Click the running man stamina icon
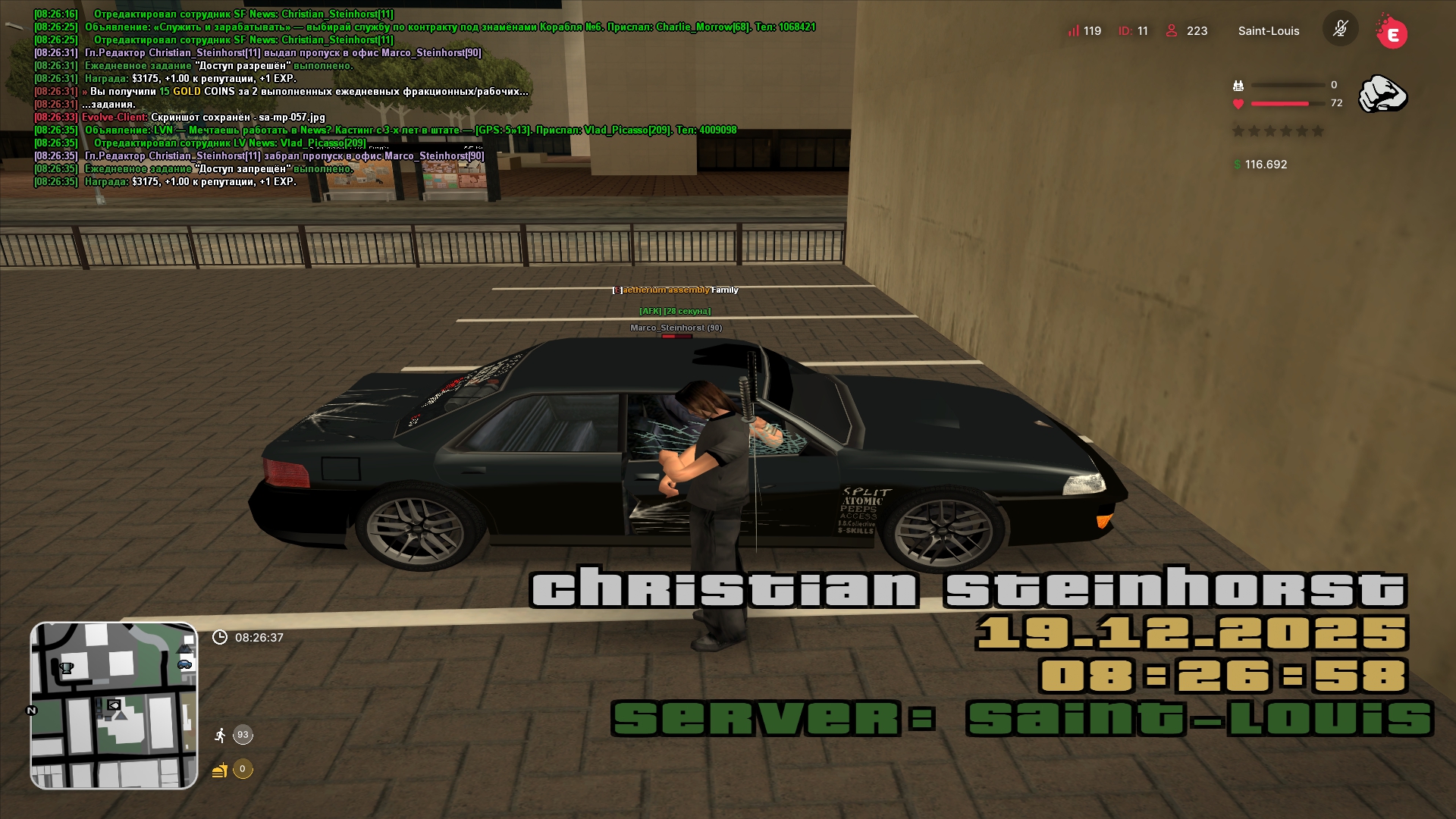 [x=220, y=735]
